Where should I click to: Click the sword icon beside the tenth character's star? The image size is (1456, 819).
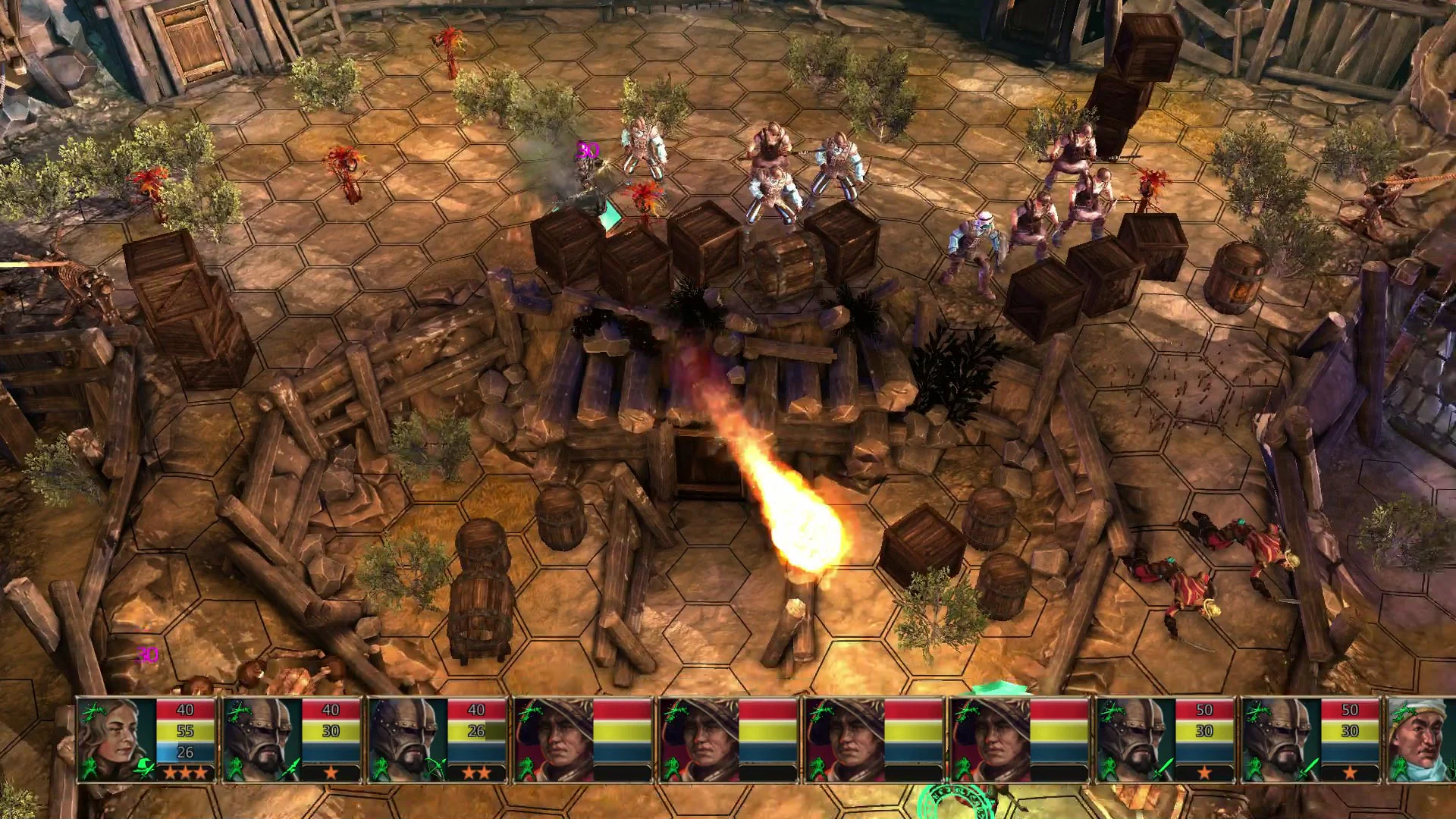click(1309, 768)
